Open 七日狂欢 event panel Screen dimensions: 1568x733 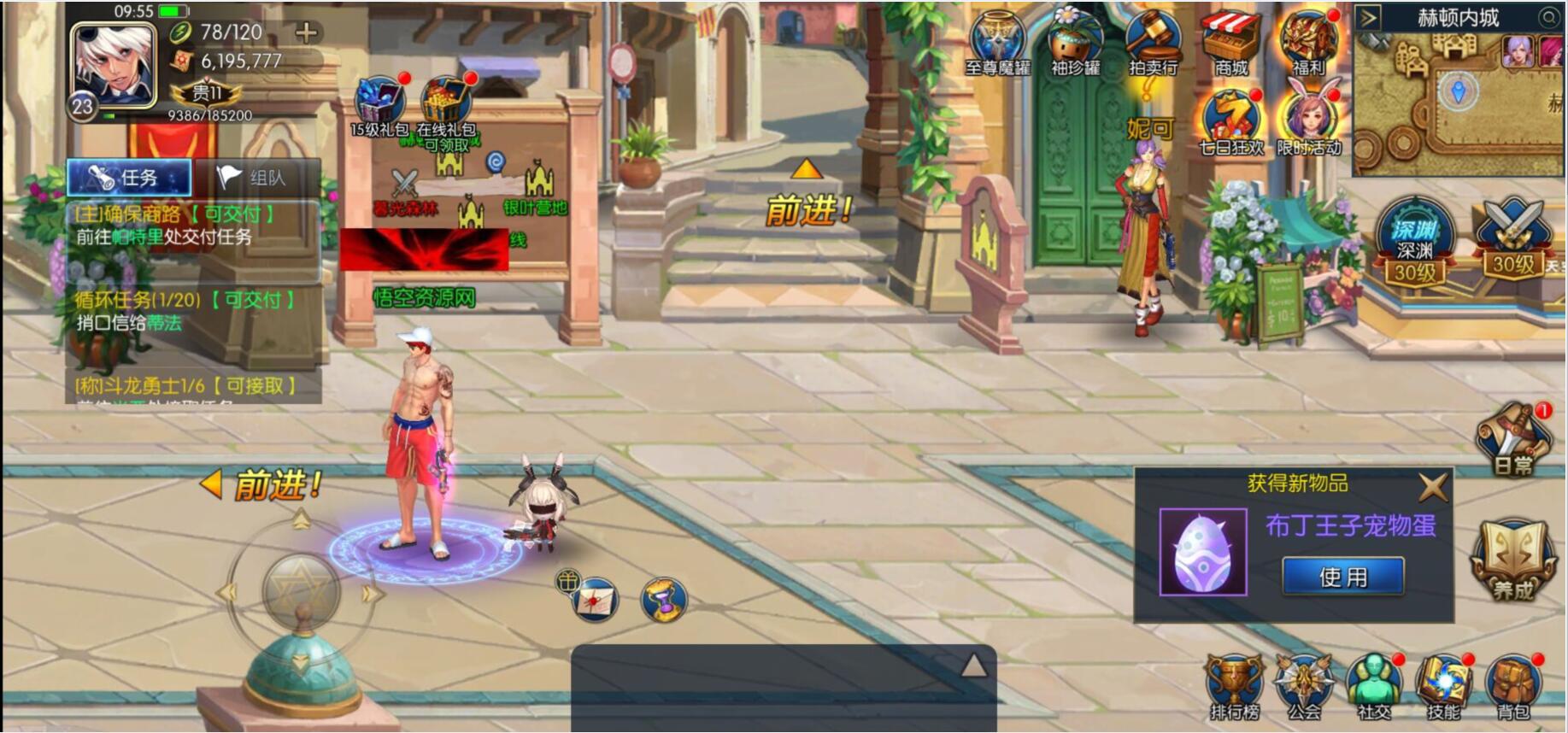1230,115
